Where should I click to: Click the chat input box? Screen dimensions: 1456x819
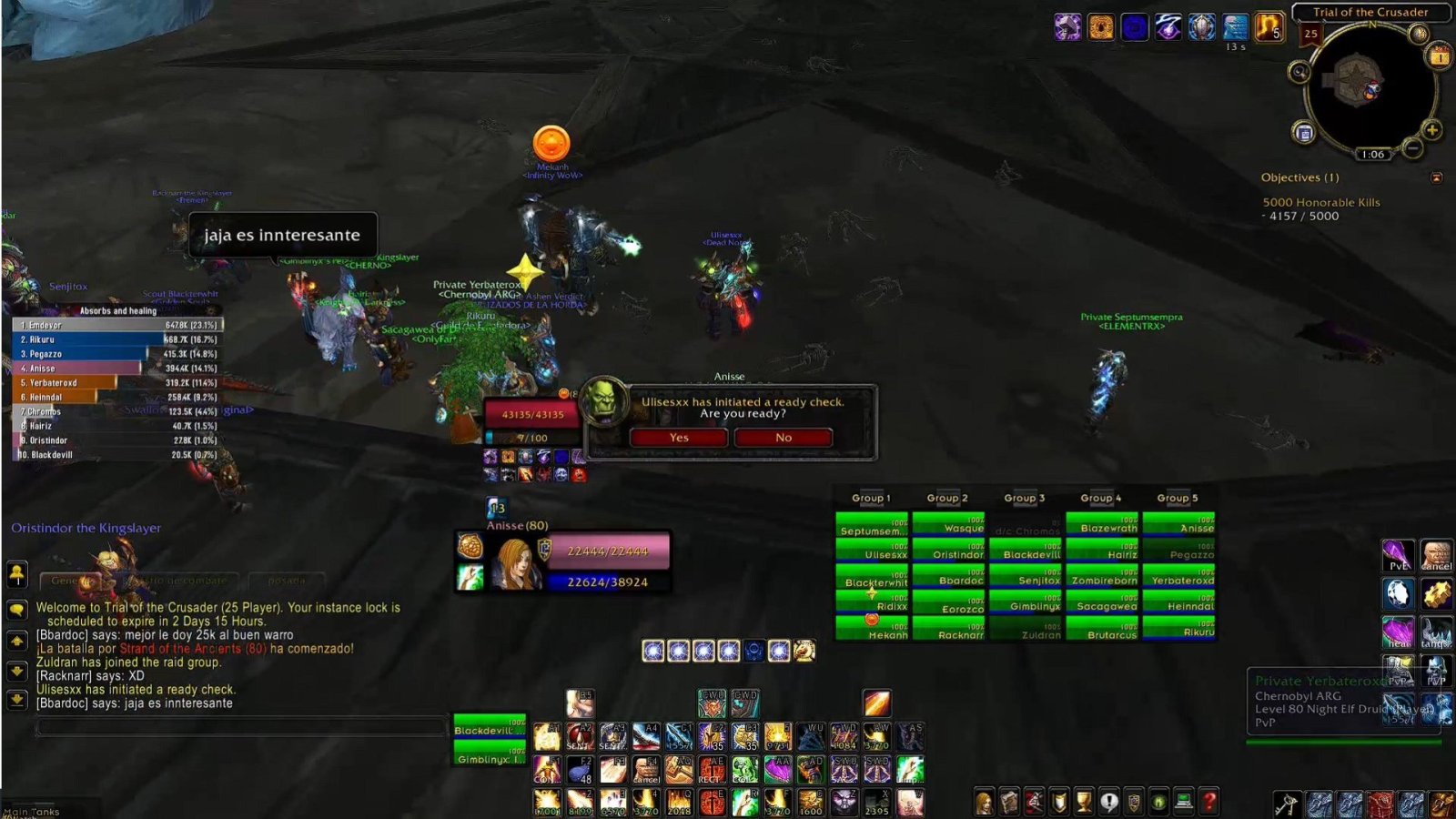click(x=241, y=727)
